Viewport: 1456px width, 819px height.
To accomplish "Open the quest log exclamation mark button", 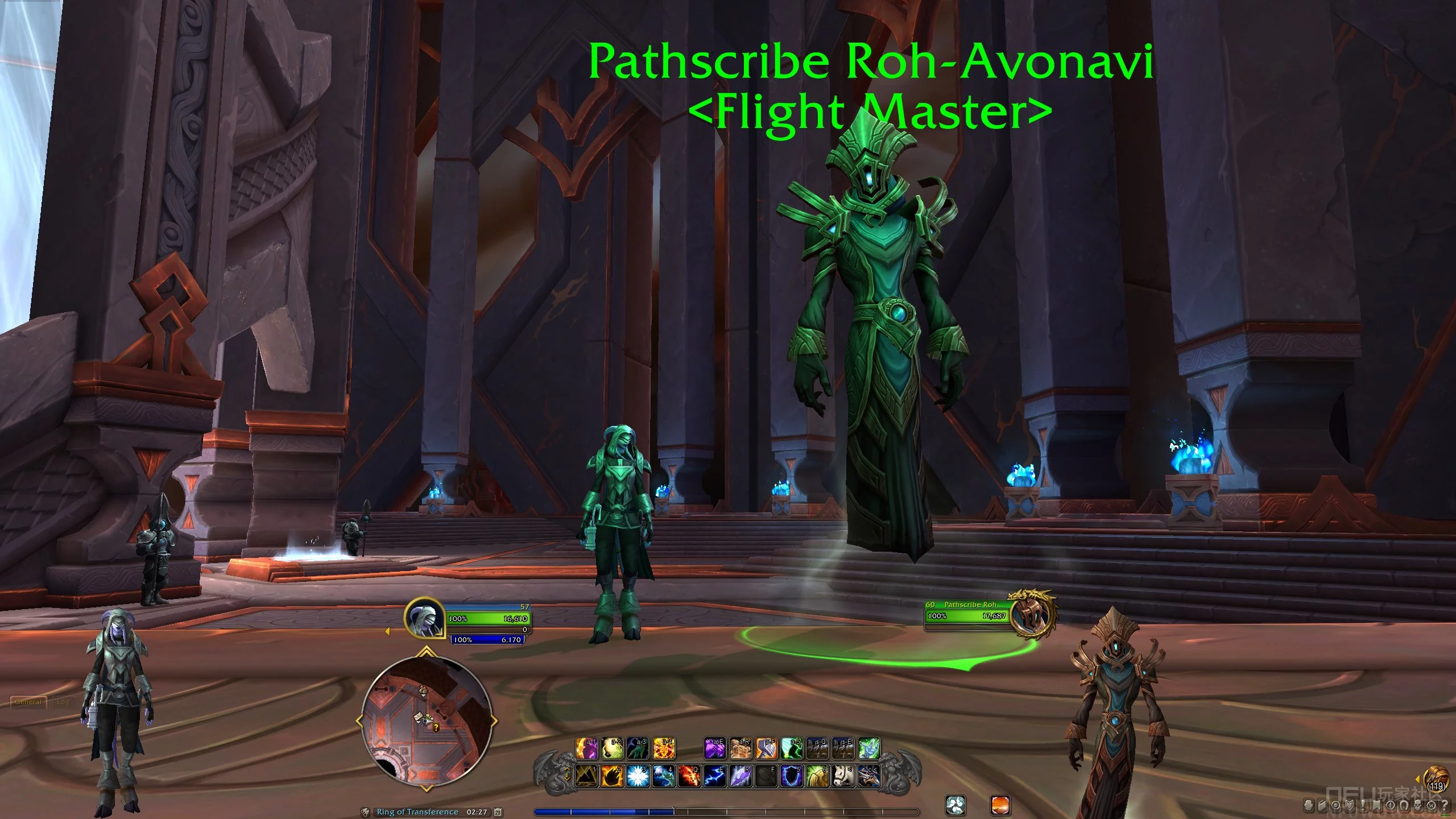I will coord(1363,805).
